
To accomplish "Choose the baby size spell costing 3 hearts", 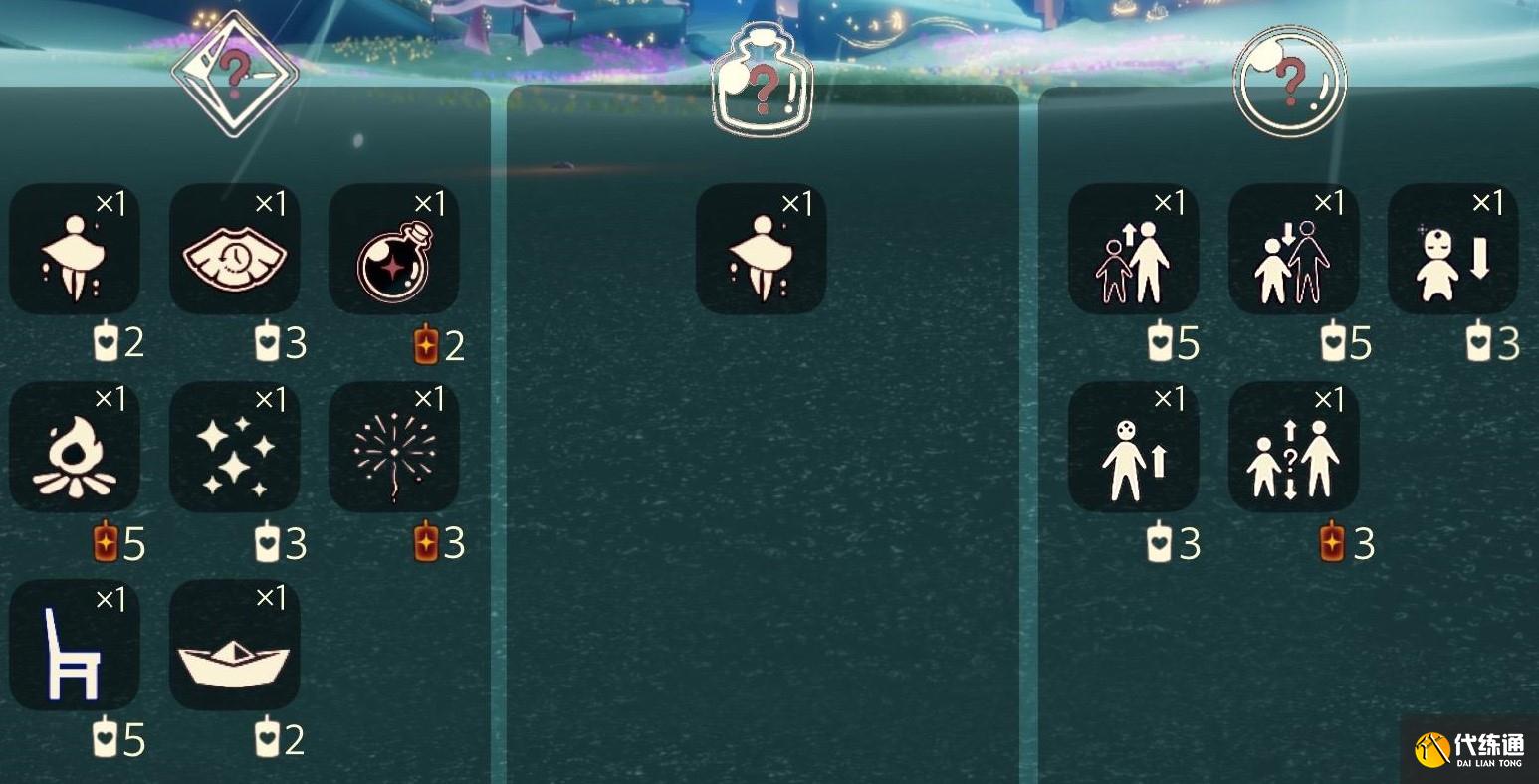I will pos(1451,249).
